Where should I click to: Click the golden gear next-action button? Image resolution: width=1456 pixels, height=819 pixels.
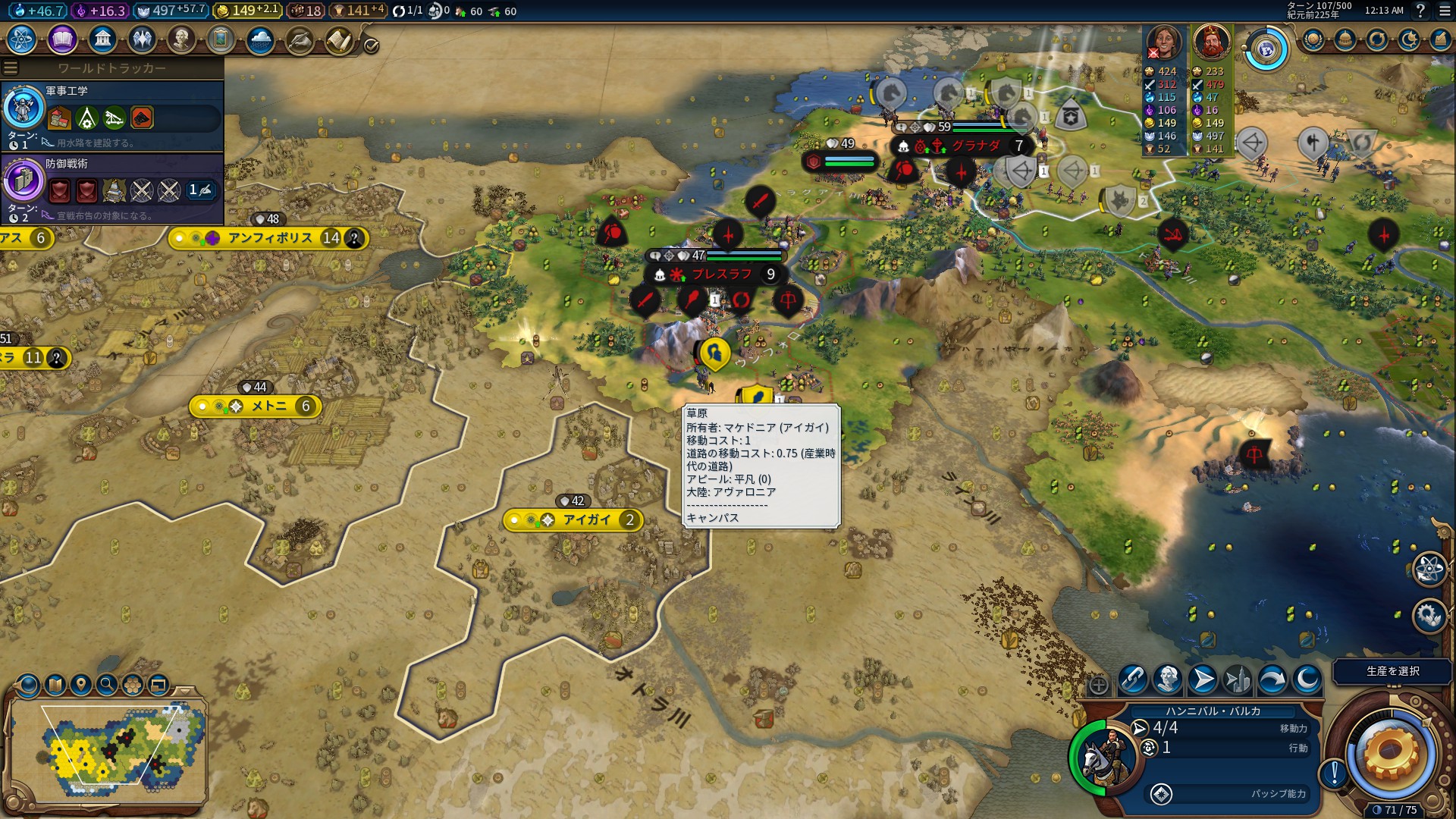pyautogui.click(x=1389, y=753)
